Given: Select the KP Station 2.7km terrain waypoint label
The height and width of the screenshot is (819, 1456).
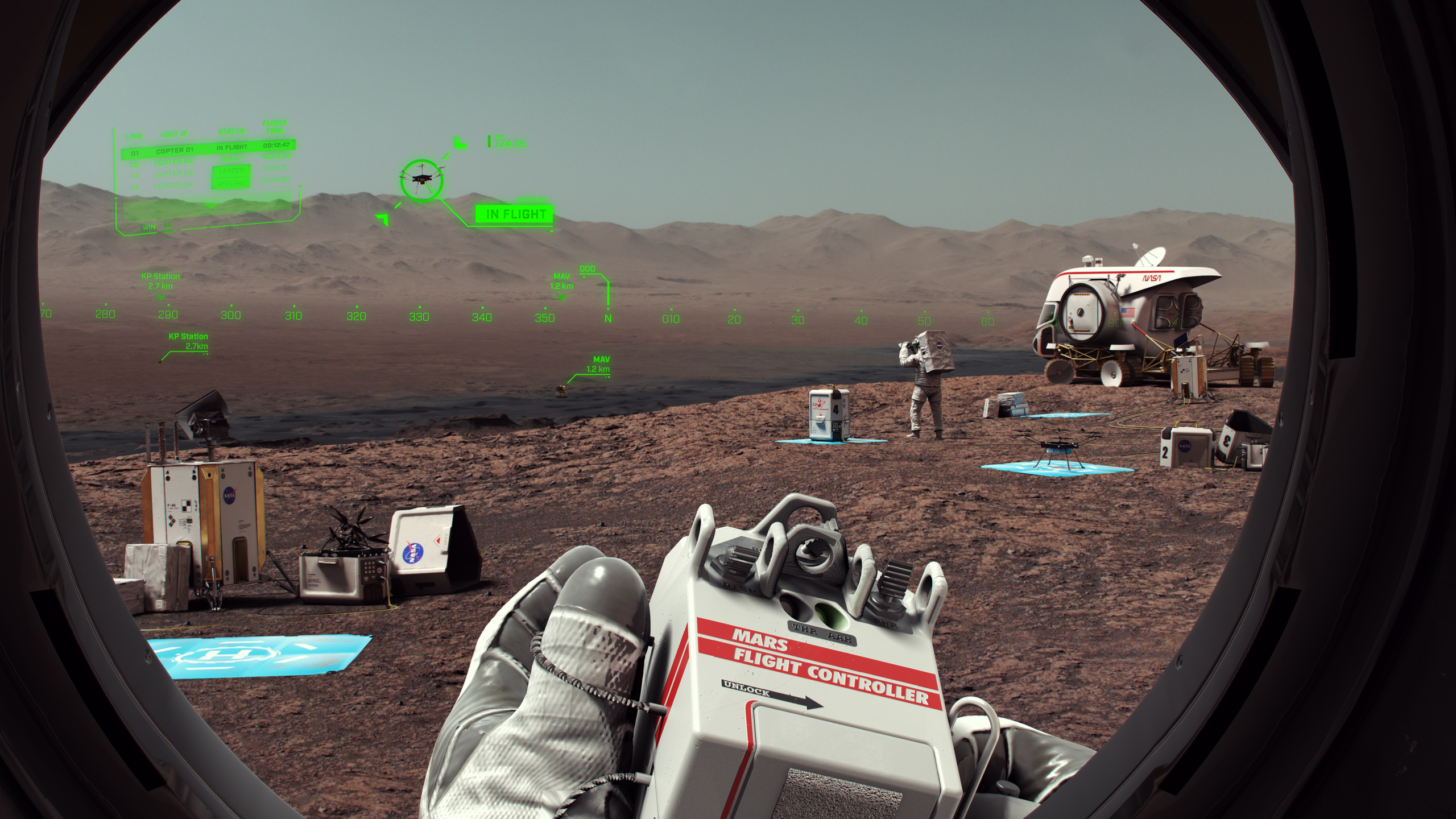Looking at the screenshot, I should 188,341.
